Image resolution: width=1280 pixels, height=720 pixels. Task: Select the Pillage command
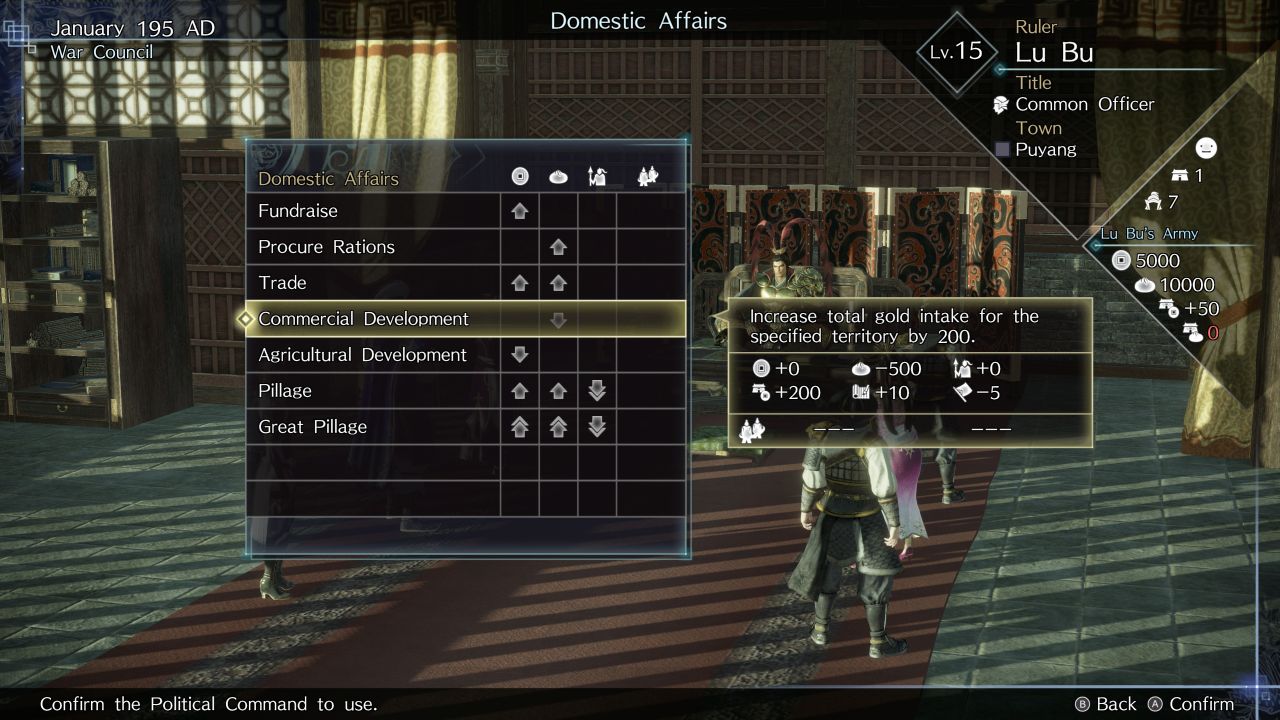[x=285, y=391]
